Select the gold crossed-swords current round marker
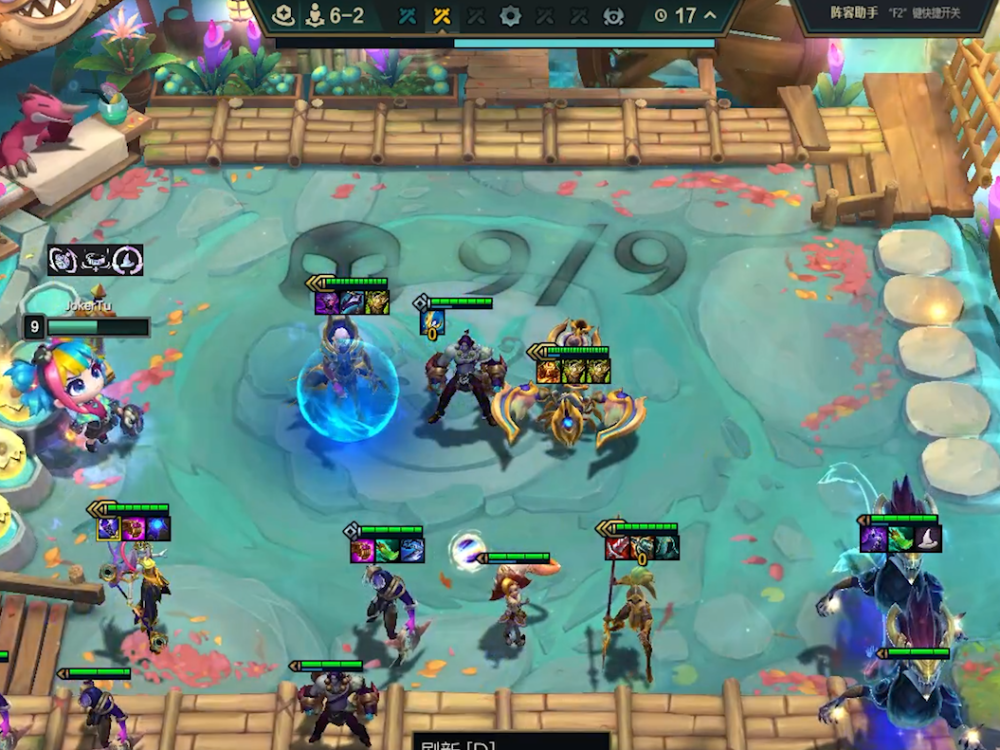 pyautogui.click(x=440, y=16)
